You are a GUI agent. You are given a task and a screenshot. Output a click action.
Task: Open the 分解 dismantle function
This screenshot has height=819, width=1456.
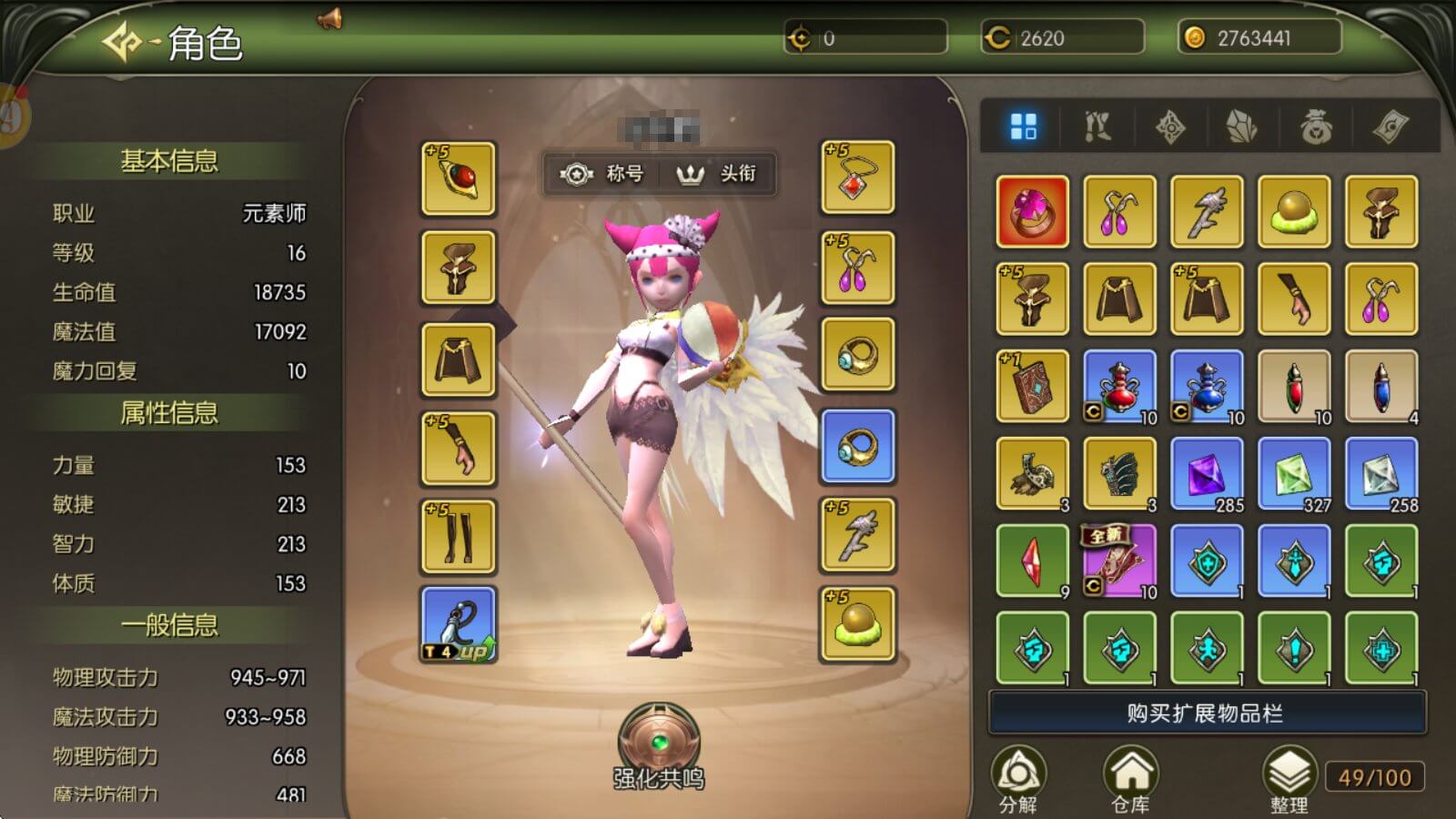pos(1018,780)
